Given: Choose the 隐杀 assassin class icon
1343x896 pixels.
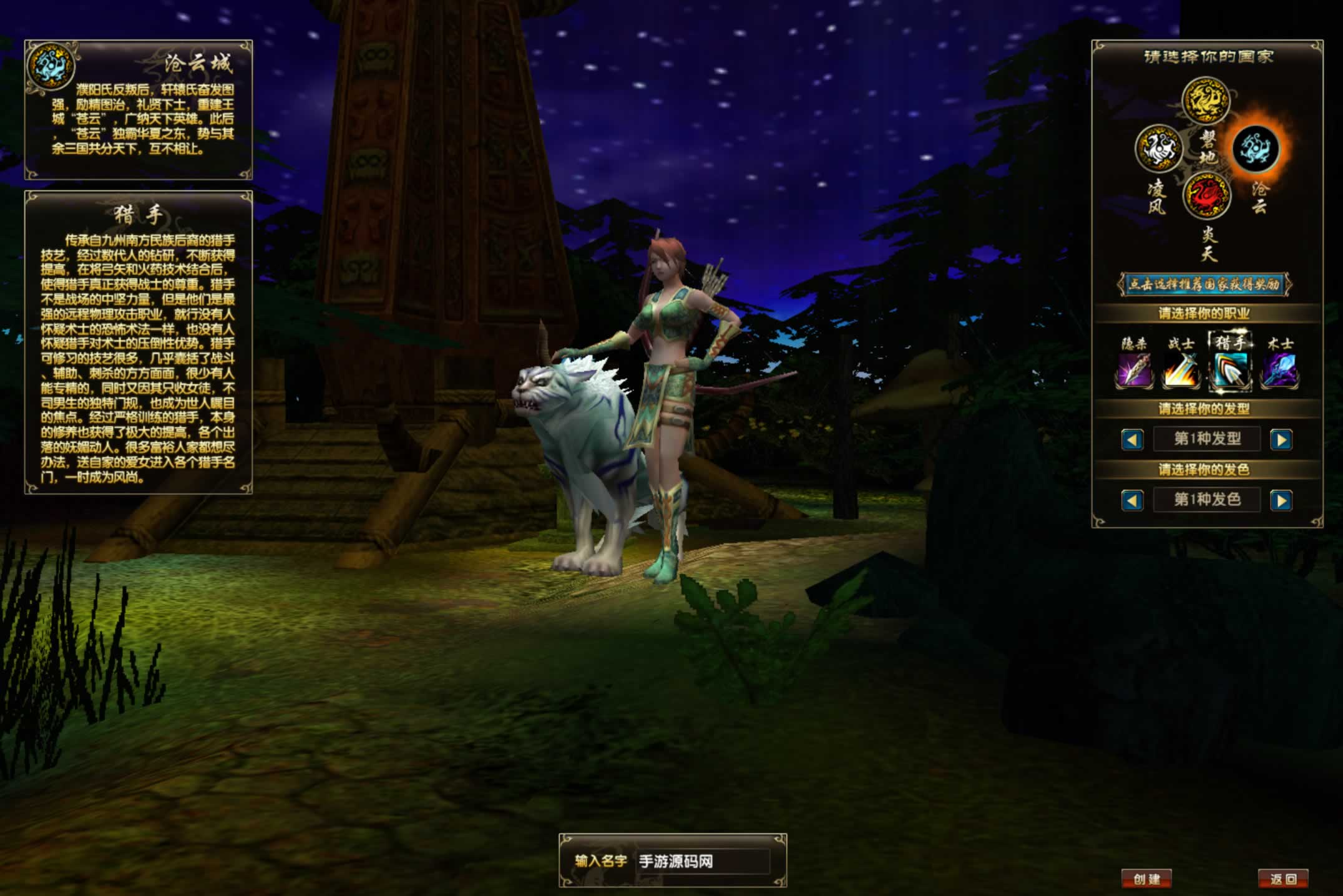Looking at the screenshot, I should click(x=1134, y=369).
